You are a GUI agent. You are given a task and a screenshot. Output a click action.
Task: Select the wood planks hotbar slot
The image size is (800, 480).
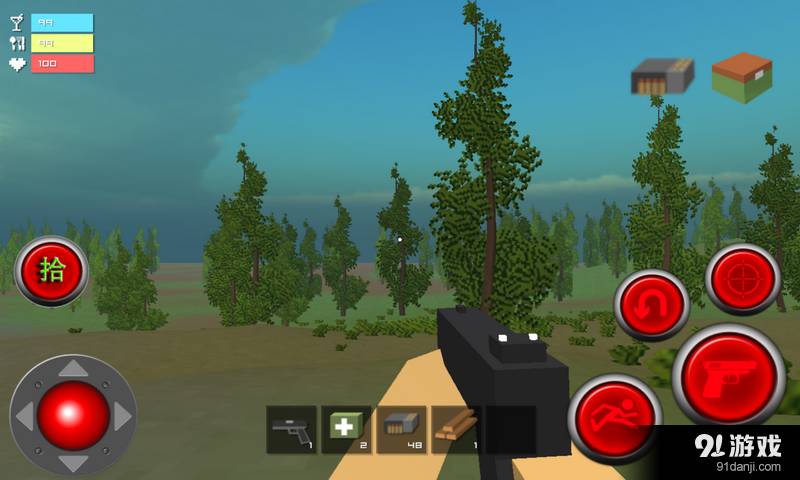click(456, 430)
